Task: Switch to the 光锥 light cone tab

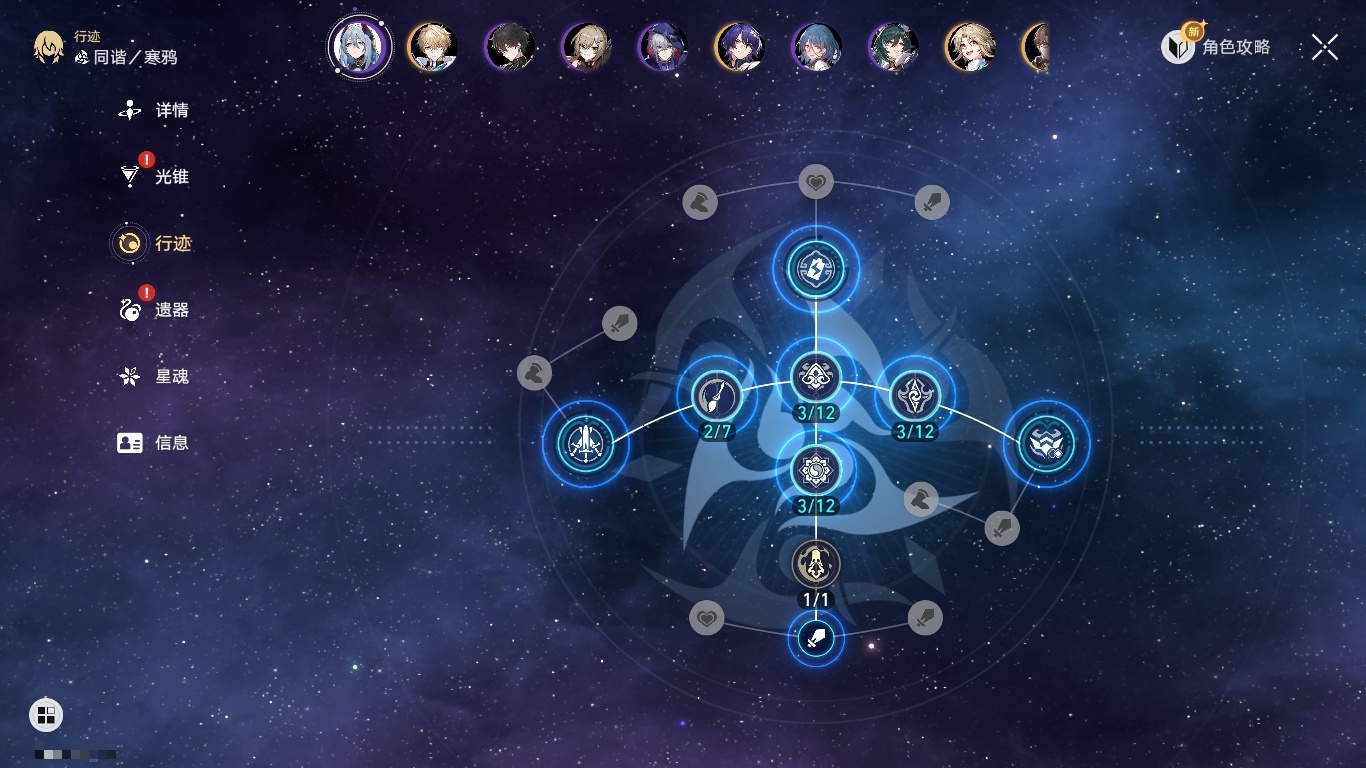Action: [x=154, y=177]
